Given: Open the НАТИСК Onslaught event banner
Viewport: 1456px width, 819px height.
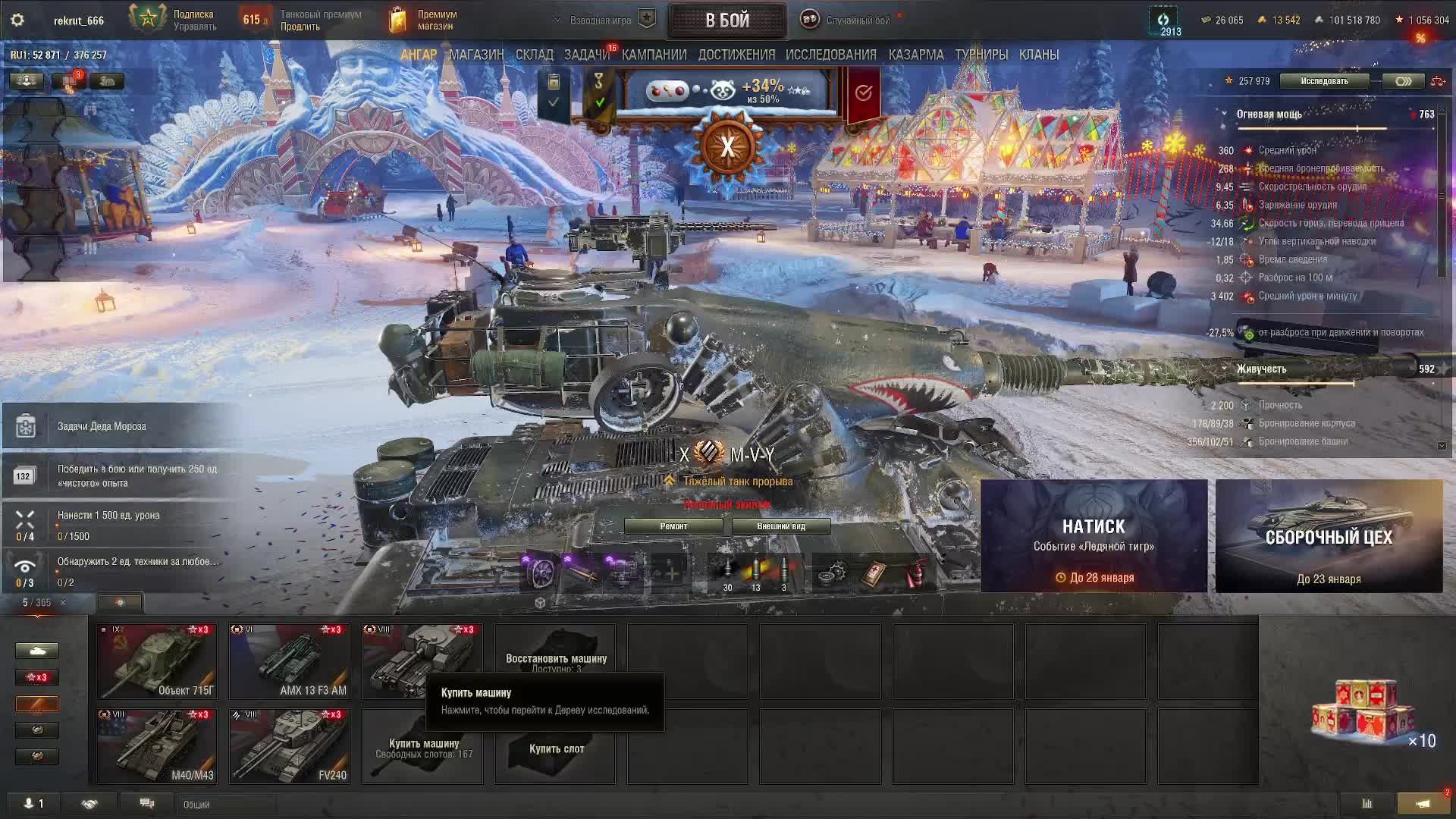Looking at the screenshot, I should pyautogui.click(x=1094, y=535).
